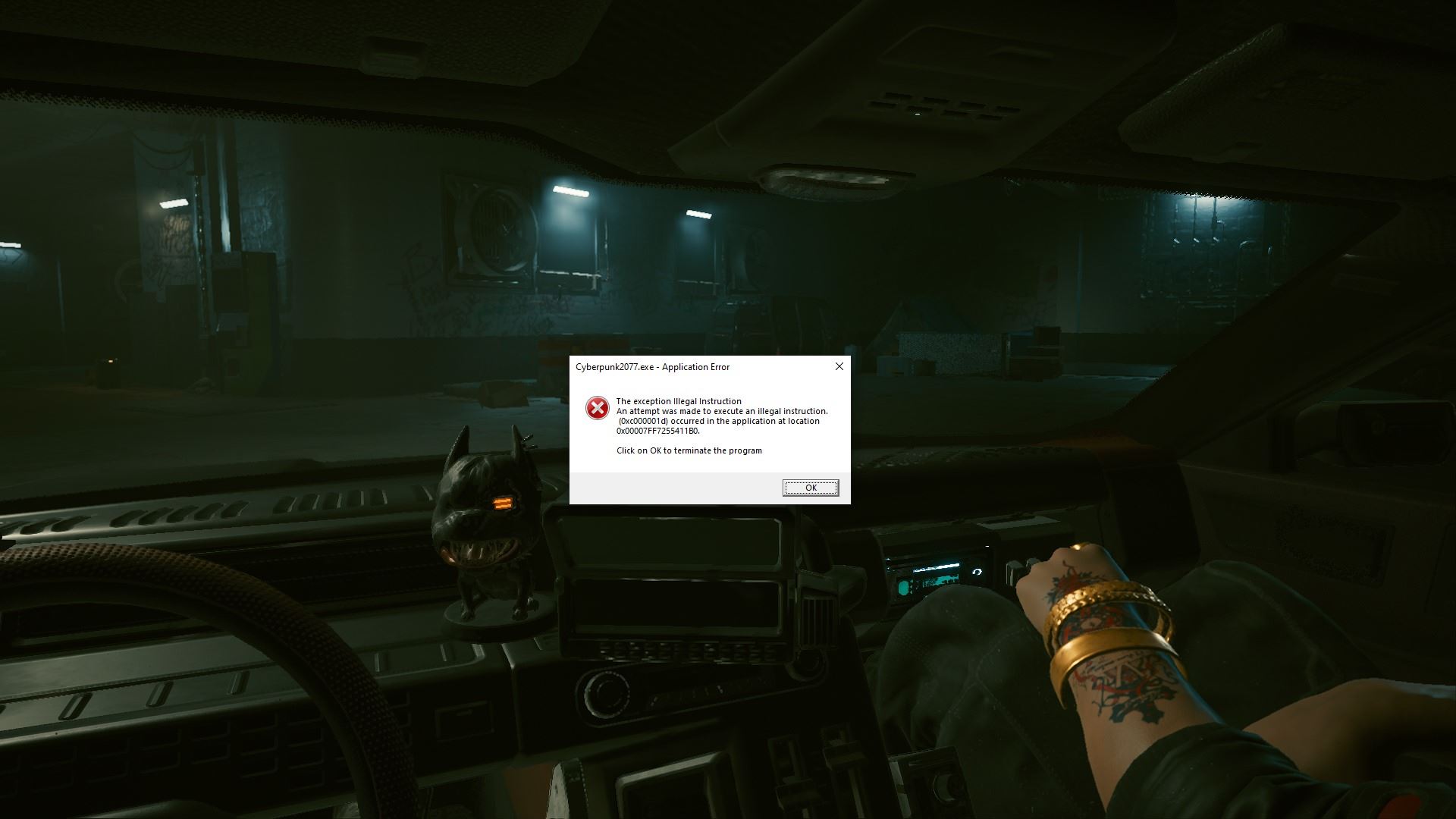Close the Application Error dialog

pos(839,366)
